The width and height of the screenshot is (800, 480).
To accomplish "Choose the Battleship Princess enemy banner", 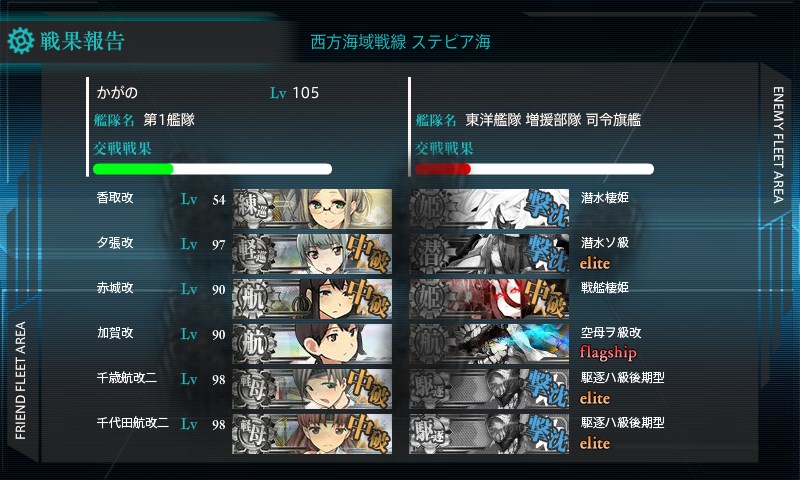I will click(x=489, y=297).
